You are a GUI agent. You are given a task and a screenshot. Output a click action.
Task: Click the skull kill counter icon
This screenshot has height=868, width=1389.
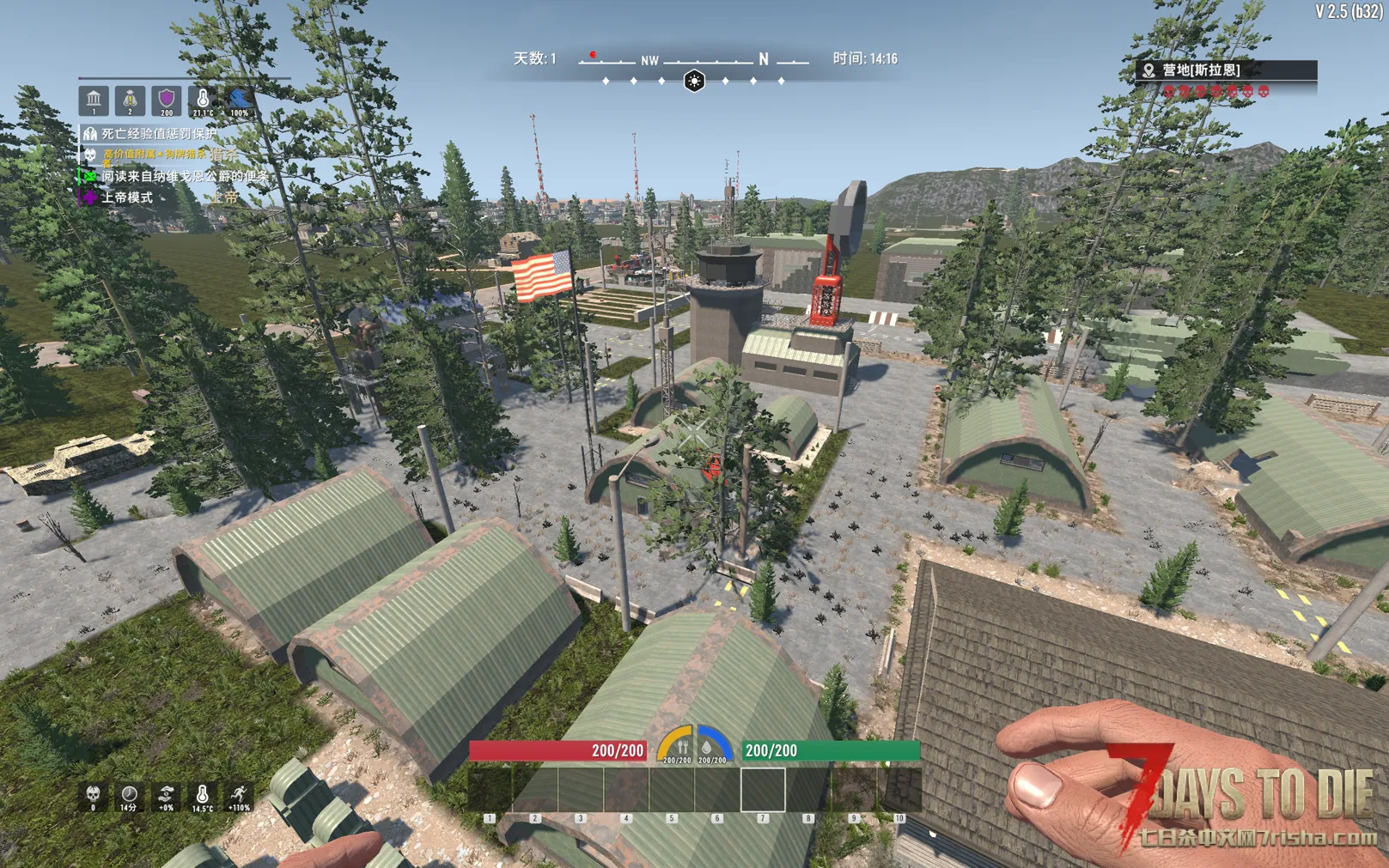(x=94, y=796)
